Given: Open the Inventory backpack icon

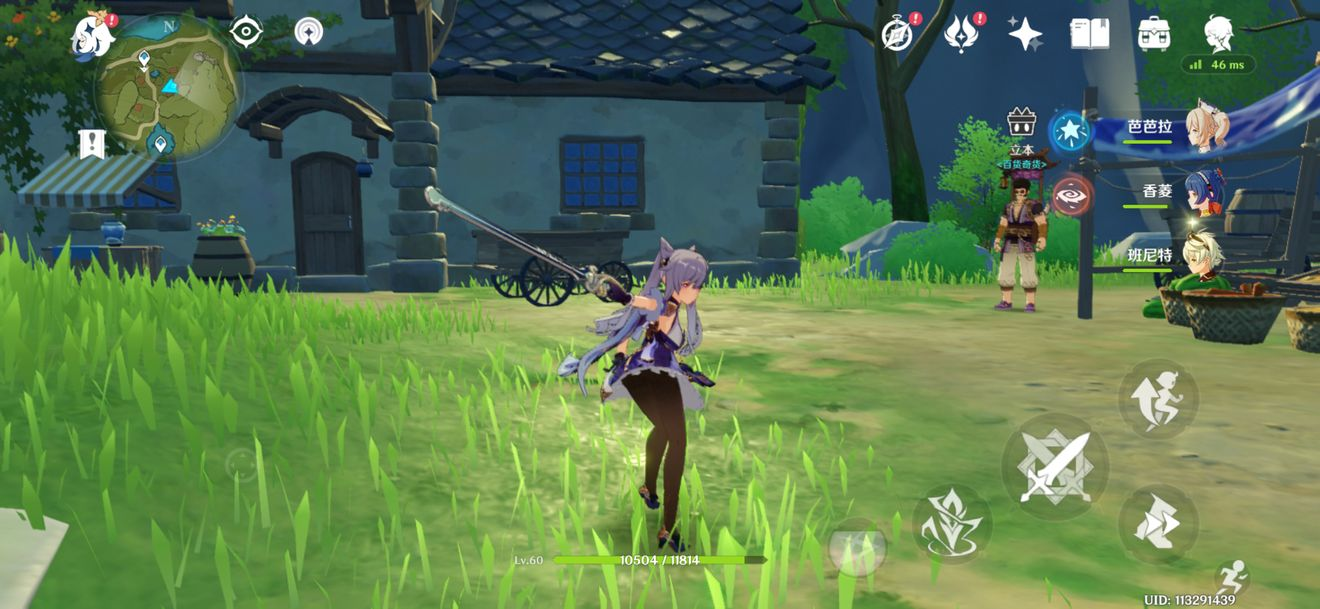Looking at the screenshot, I should pos(1154,34).
